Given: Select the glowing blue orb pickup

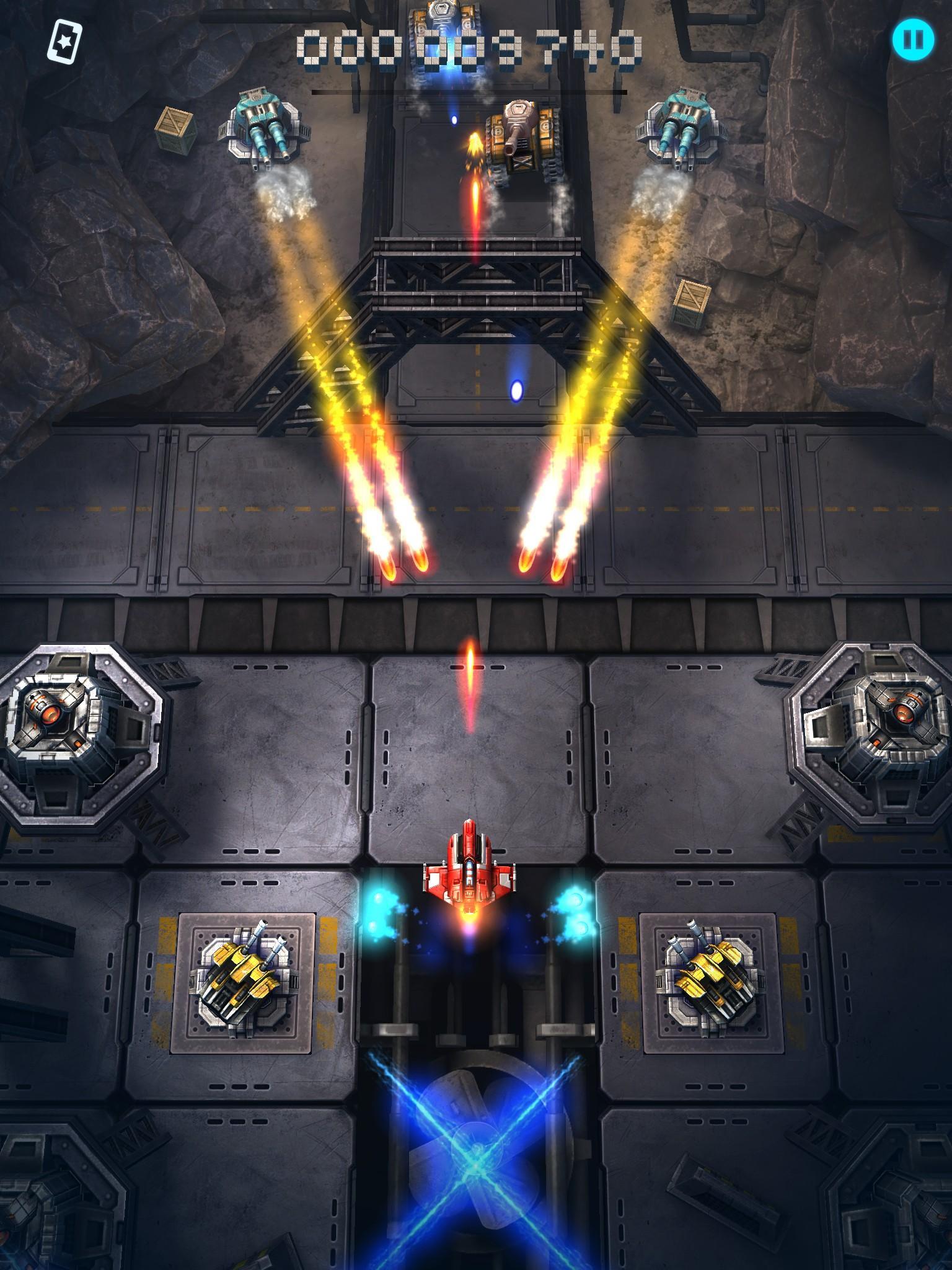Looking at the screenshot, I should tap(516, 391).
